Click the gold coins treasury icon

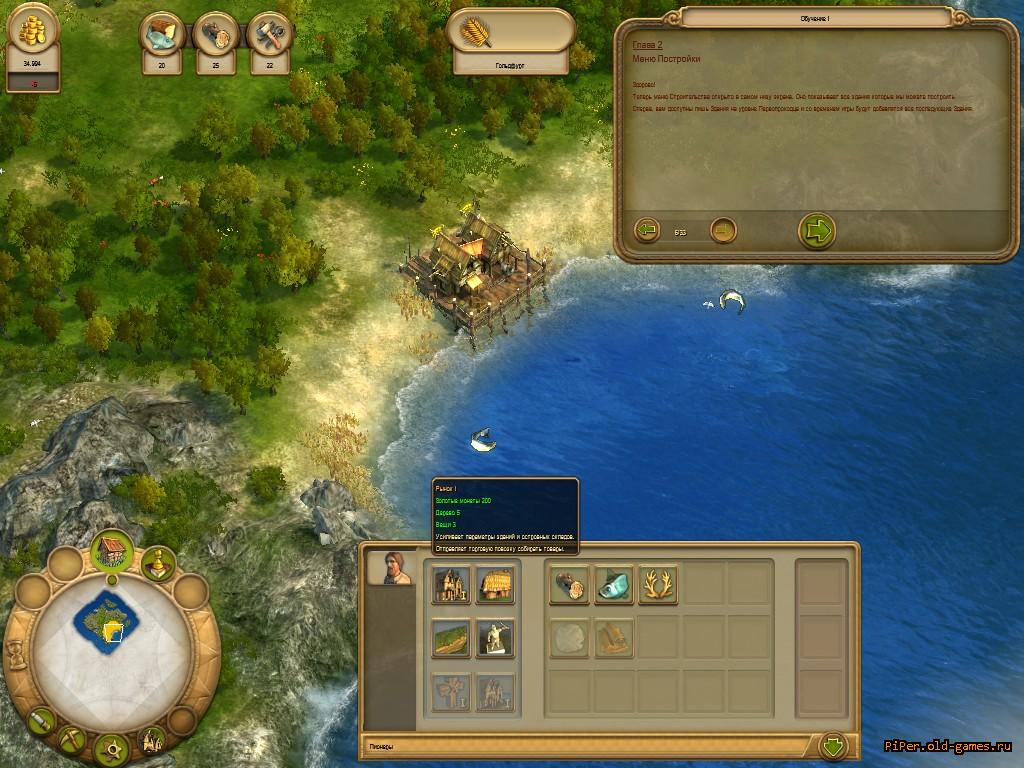(33, 30)
